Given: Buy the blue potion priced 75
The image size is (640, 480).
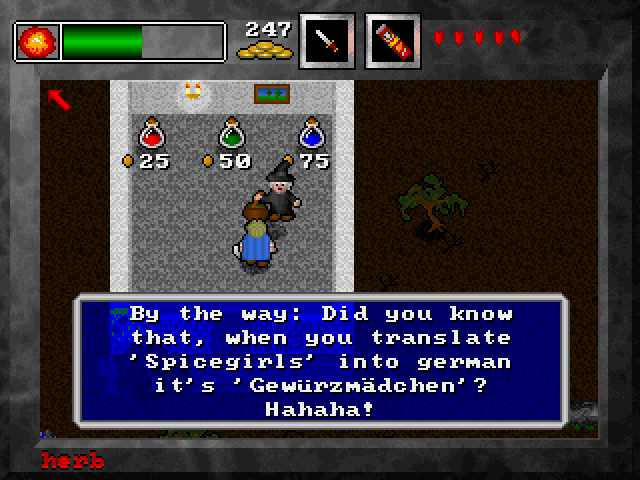Looking at the screenshot, I should click(311, 134).
